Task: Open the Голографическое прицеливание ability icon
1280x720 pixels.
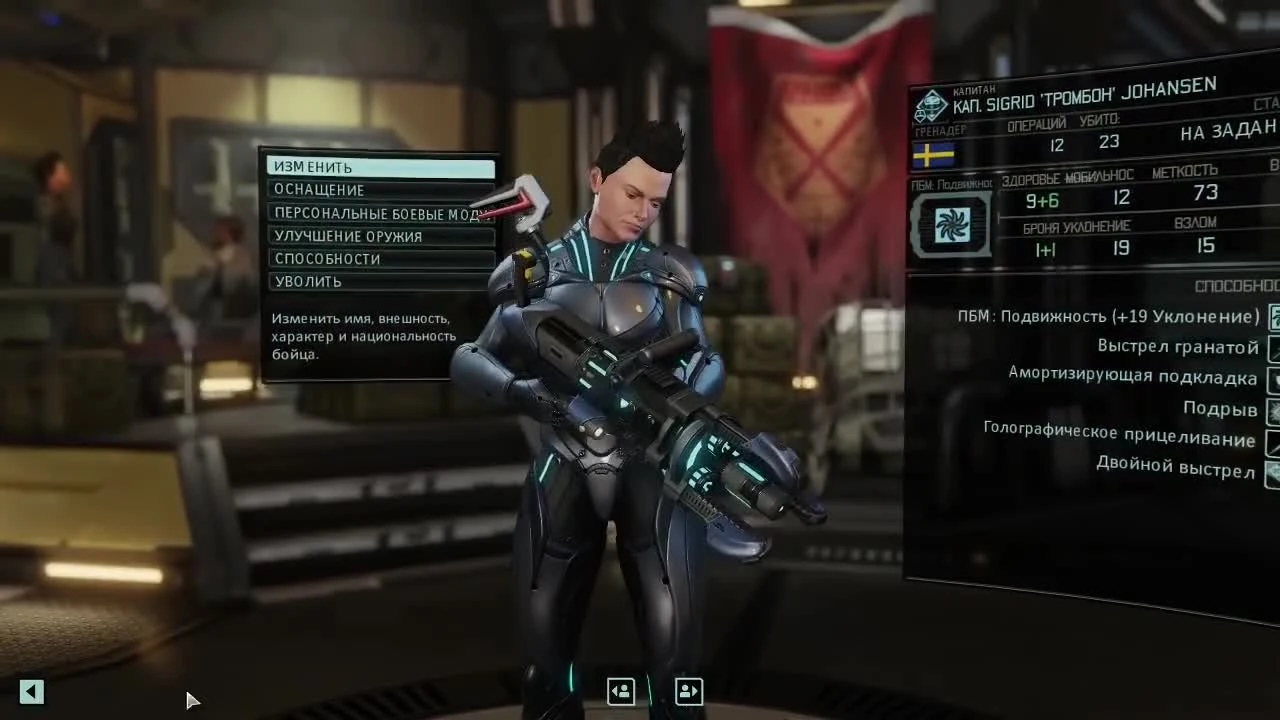Action: [x=1272, y=441]
